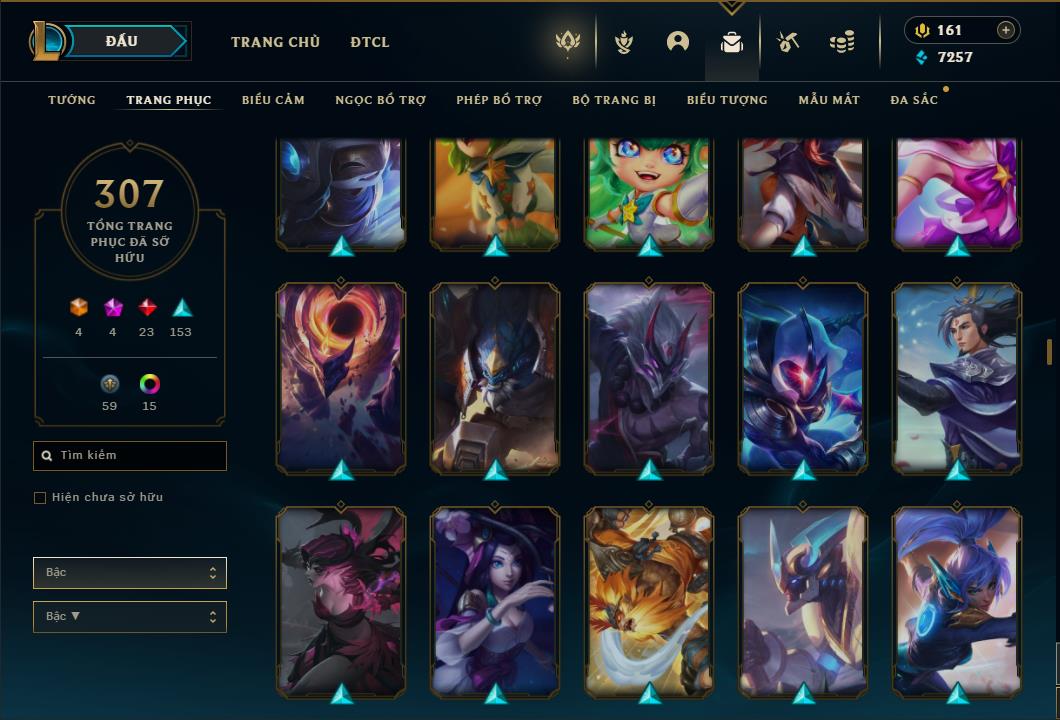
Task: Open the profile icon in top bar
Action: point(678,42)
